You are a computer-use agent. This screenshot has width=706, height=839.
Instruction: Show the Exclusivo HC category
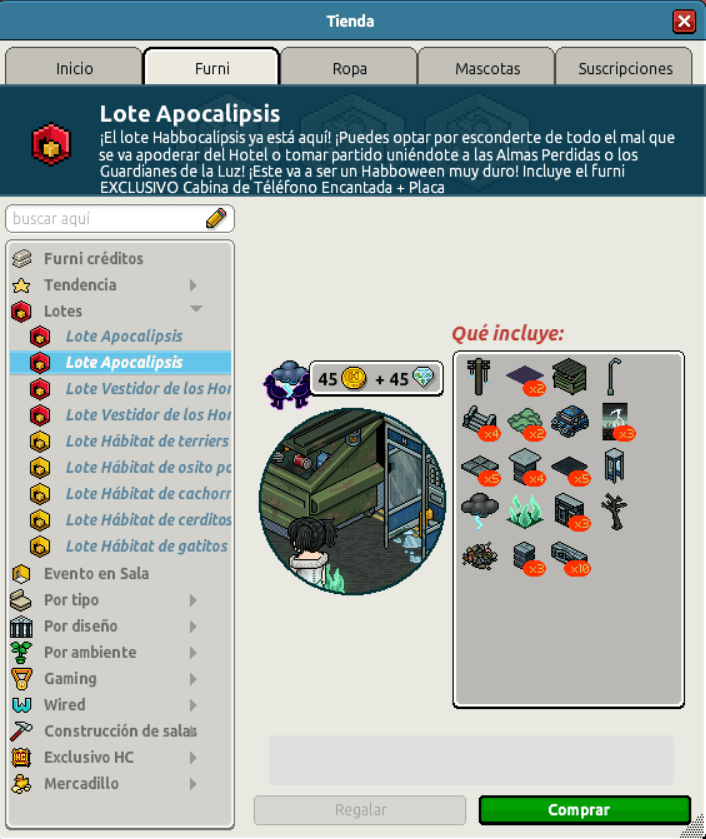coord(88,757)
